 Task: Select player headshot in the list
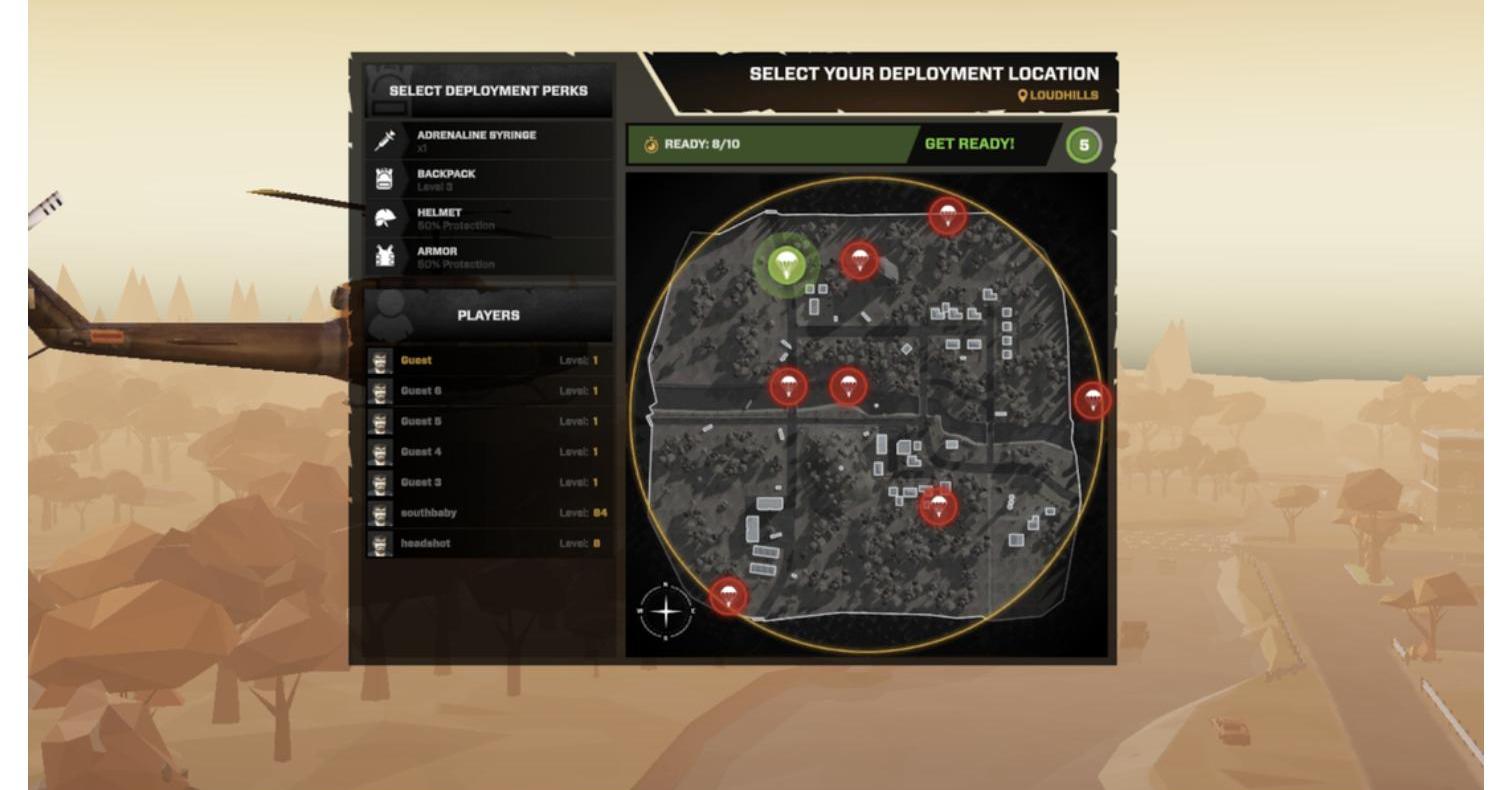tap(489, 544)
